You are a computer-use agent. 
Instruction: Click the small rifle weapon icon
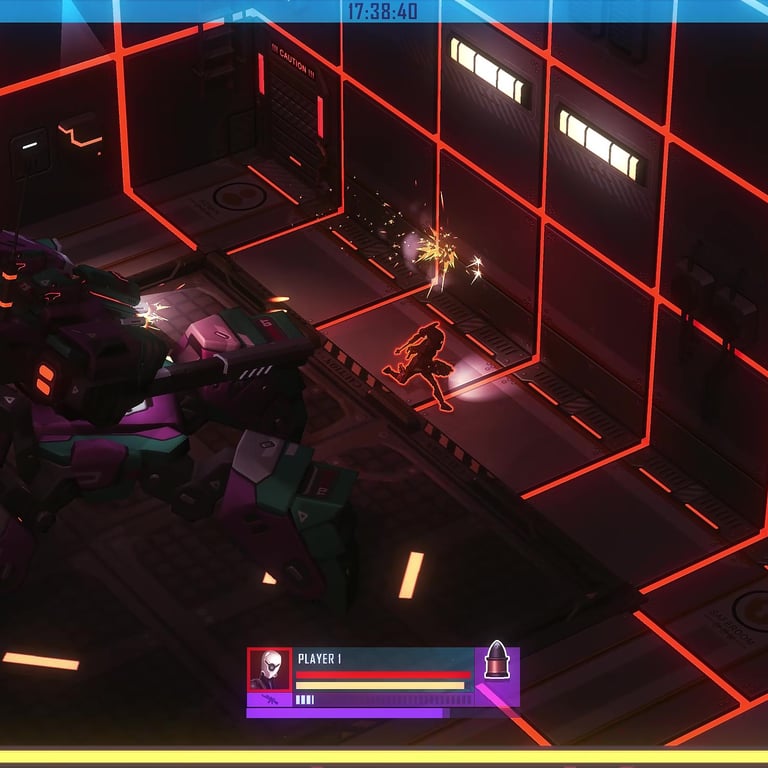[270, 700]
